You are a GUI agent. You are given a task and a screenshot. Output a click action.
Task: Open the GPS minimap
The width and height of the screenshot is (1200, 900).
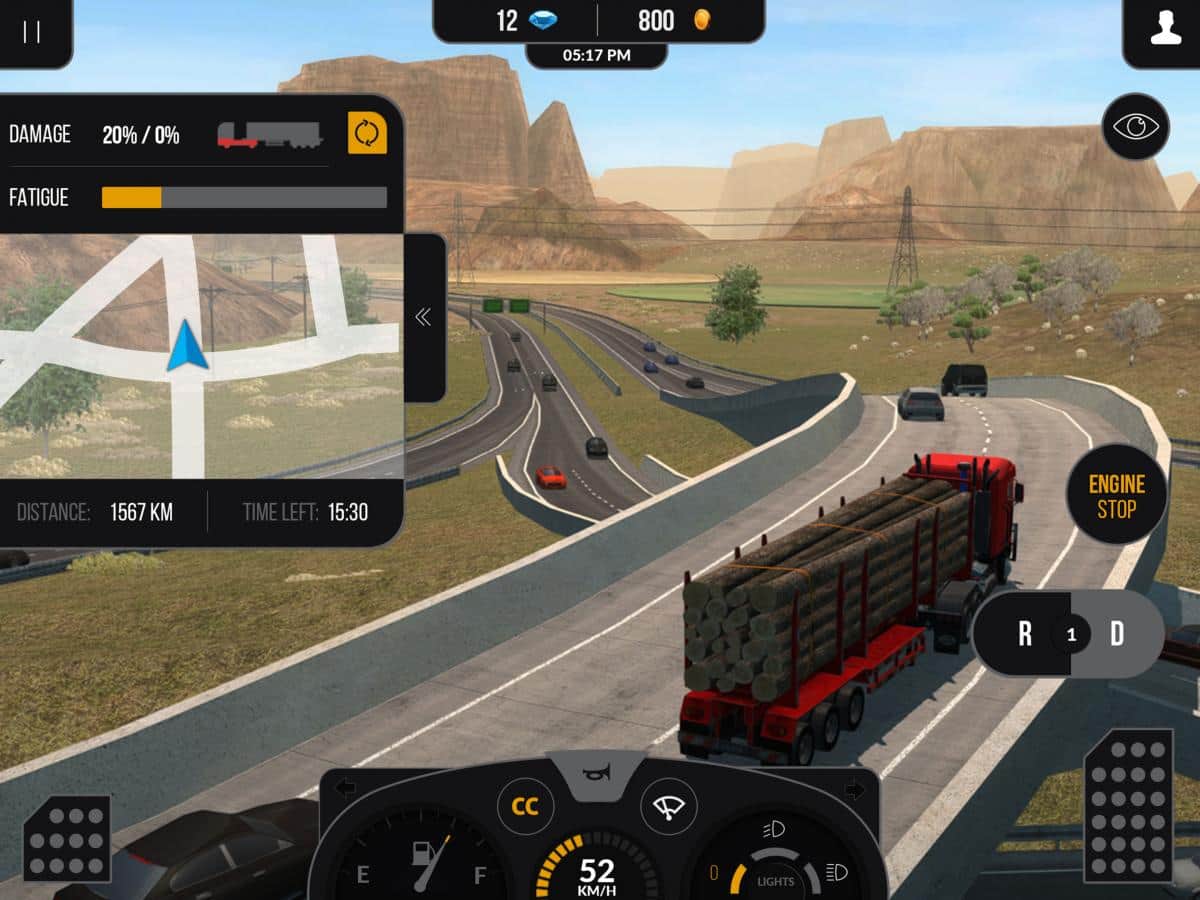(x=200, y=355)
